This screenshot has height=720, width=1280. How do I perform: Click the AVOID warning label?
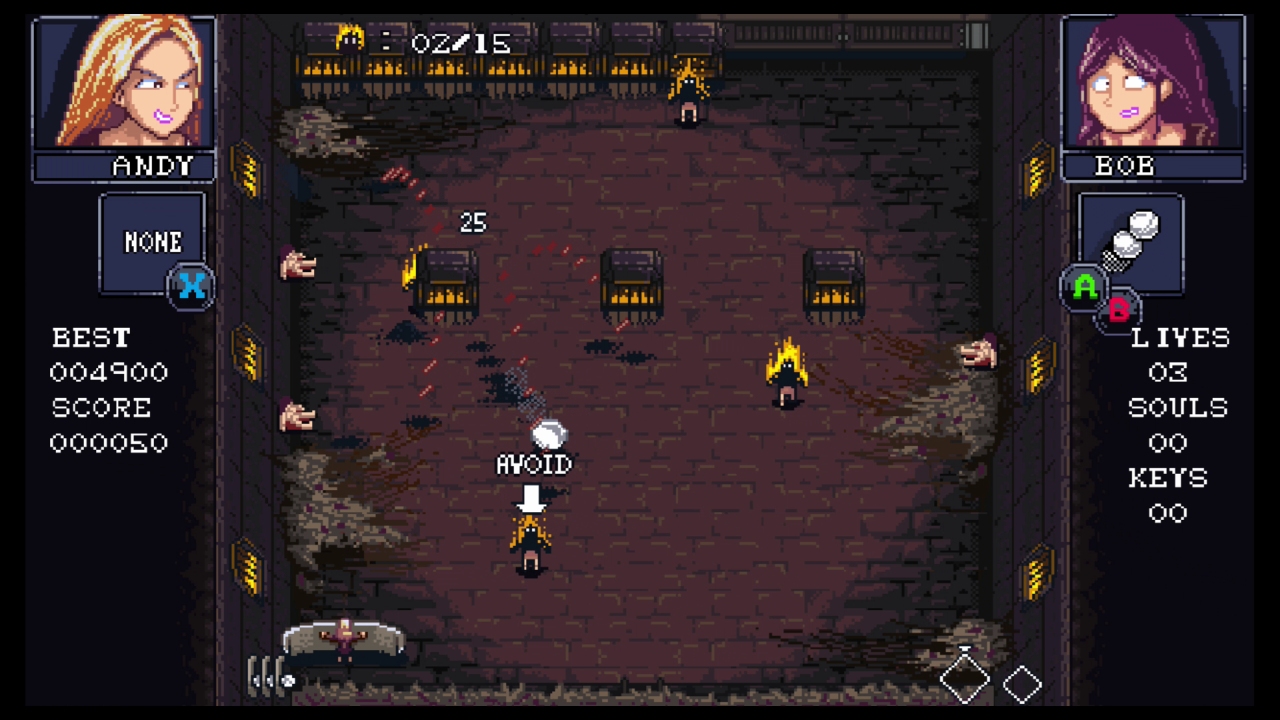(x=533, y=464)
